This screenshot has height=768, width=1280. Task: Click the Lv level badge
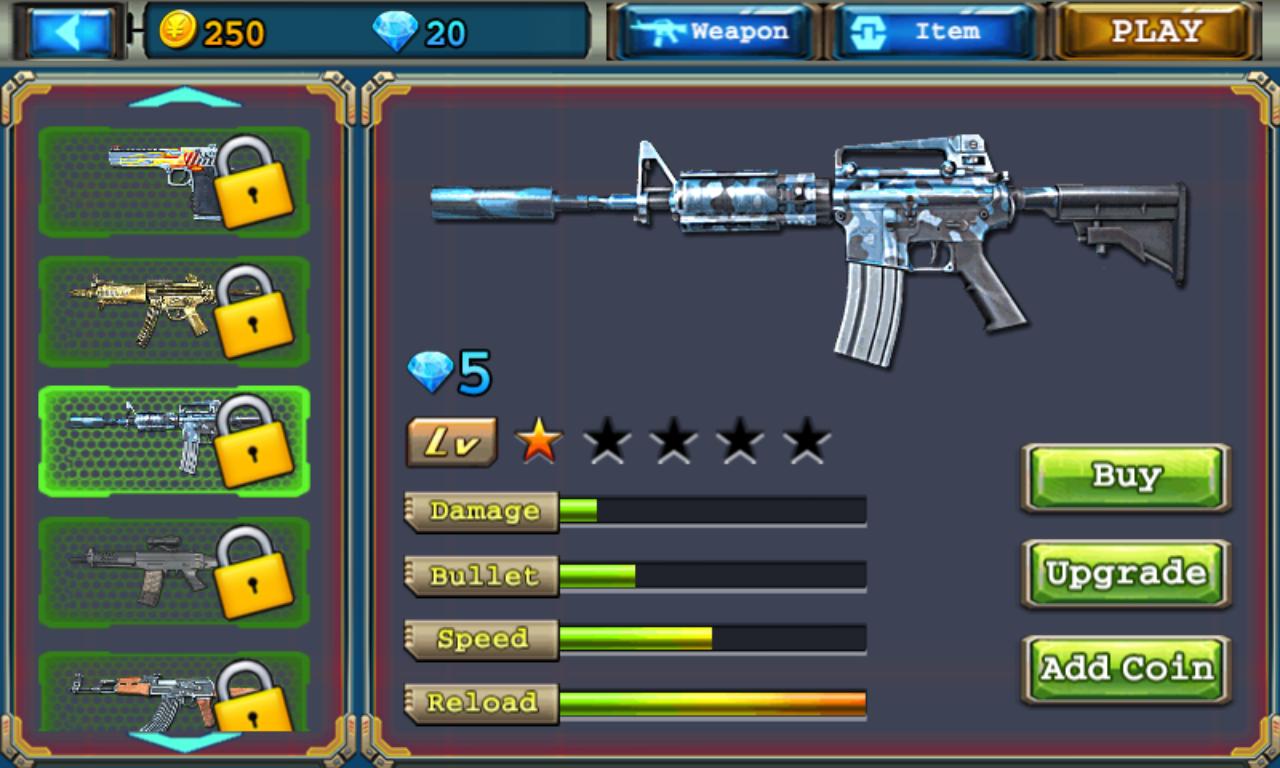450,440
